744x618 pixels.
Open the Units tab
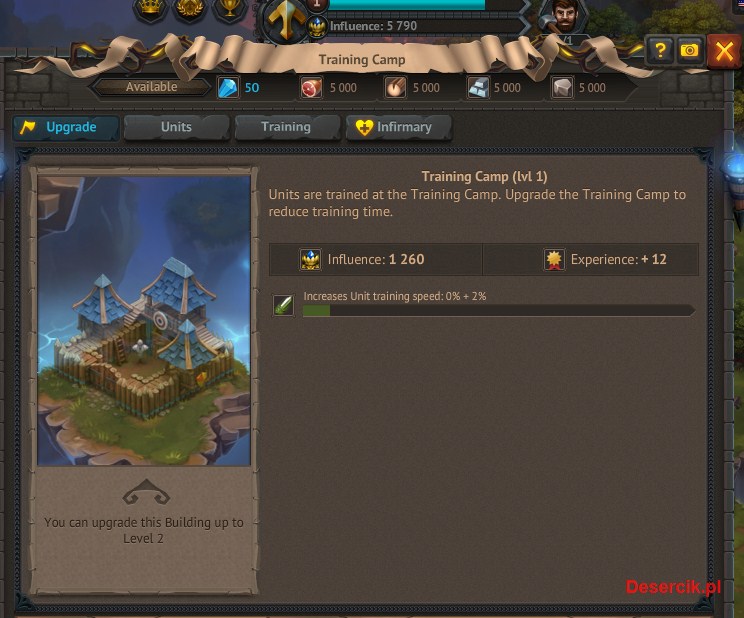point(176,128)
